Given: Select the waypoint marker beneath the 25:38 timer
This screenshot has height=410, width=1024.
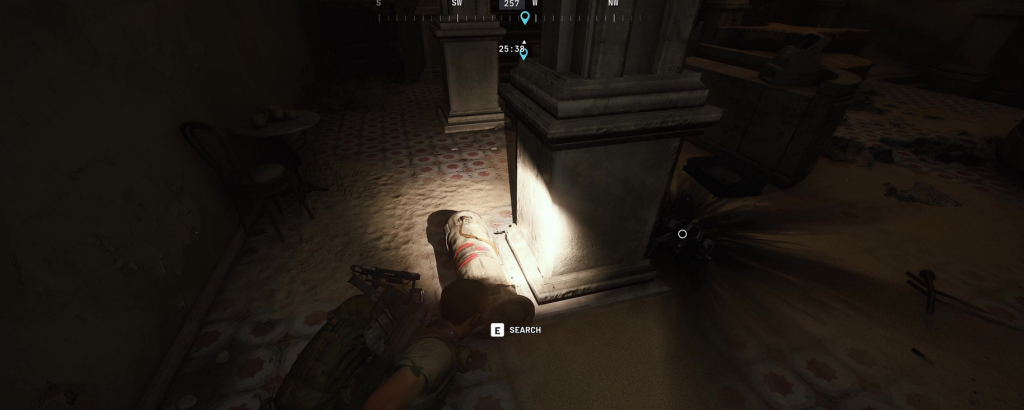Looking at the screenshot, I should point(522,55).
